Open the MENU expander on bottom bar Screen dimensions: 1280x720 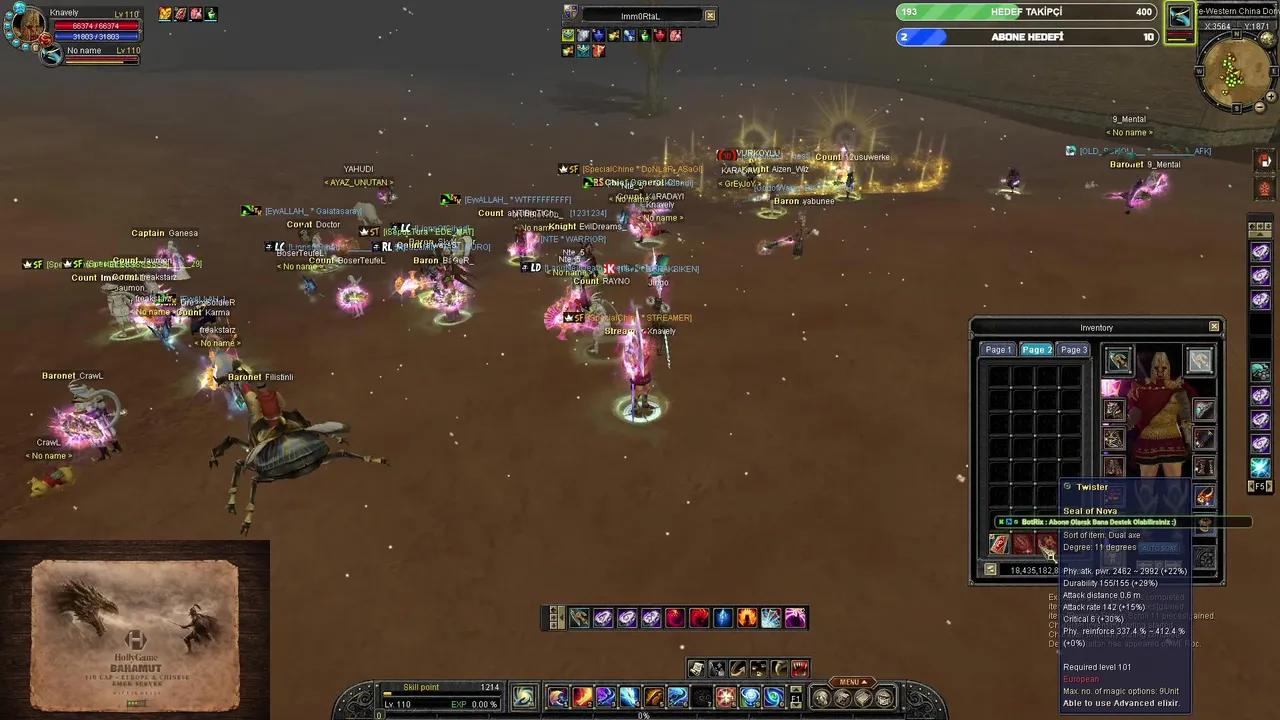[850, 682]
